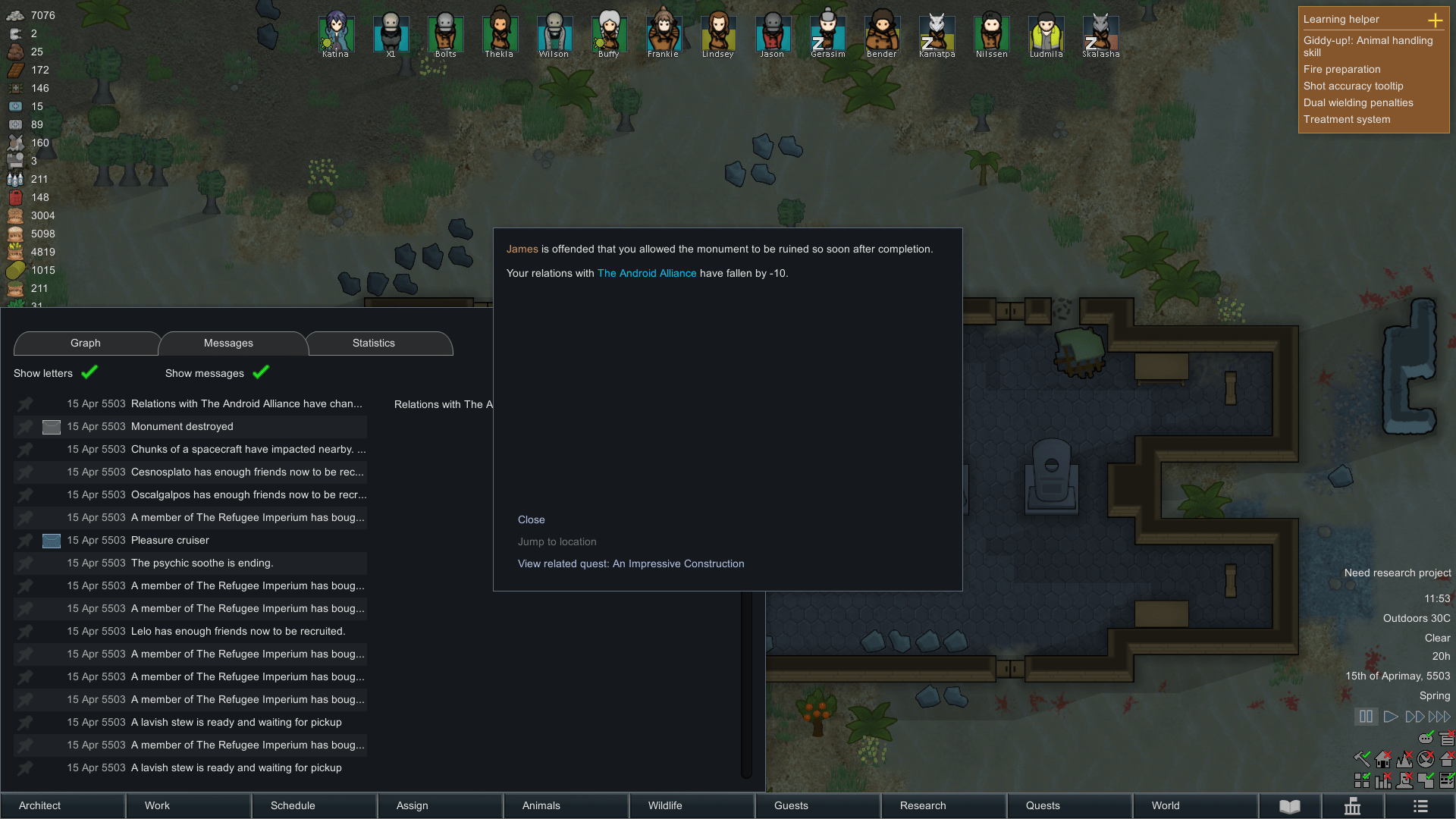Select Katina's portrait in the colonist bar

pyautogui.click(x=336, y=32)
